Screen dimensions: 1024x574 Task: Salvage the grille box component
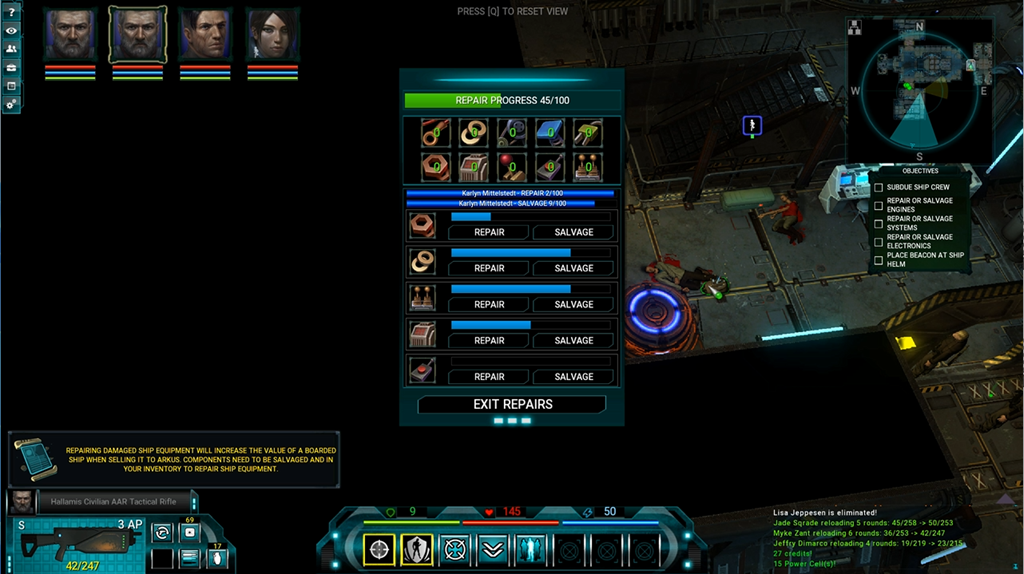pos(573,340)
